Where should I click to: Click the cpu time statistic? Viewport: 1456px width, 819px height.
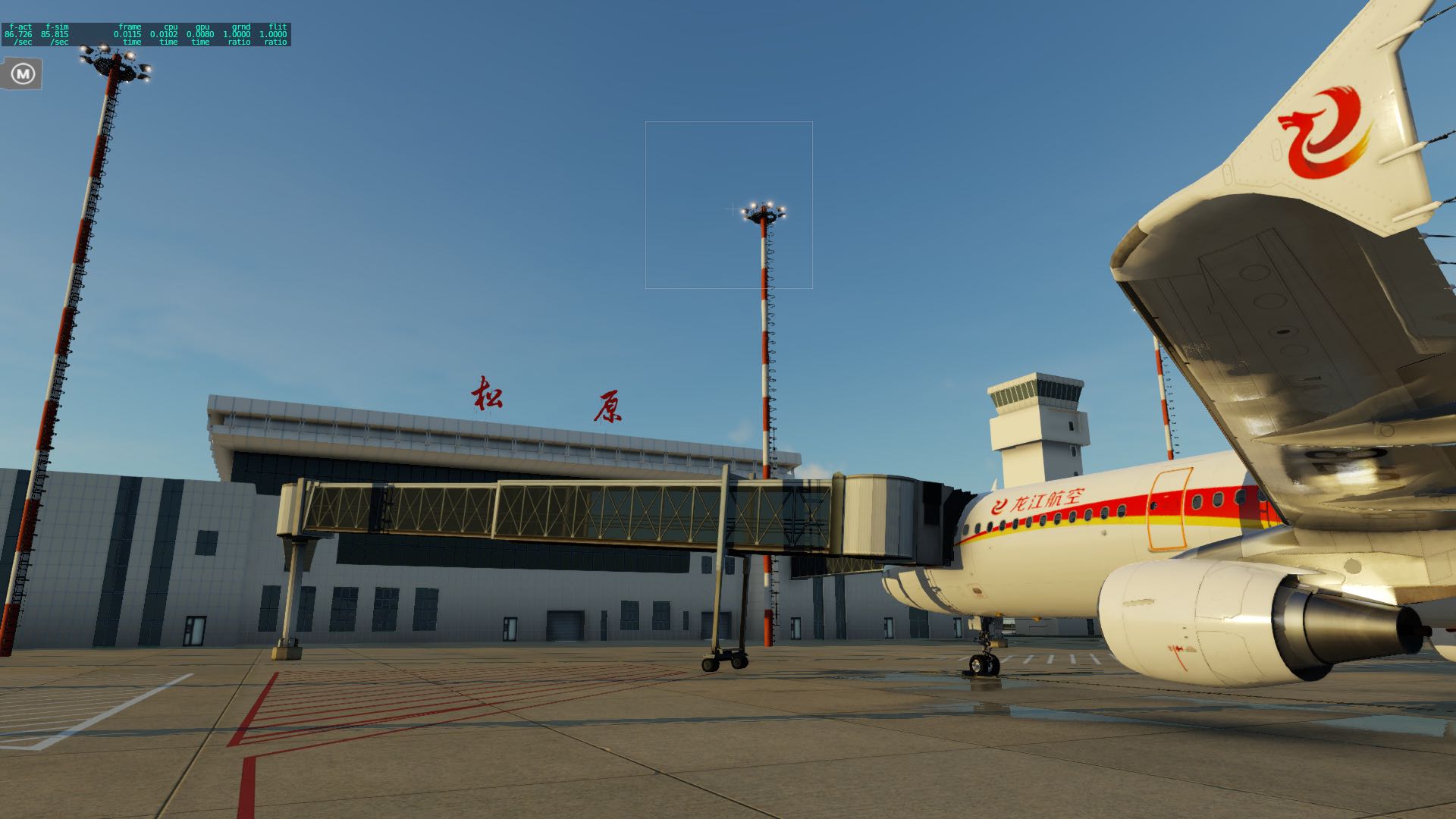[165, 34]
